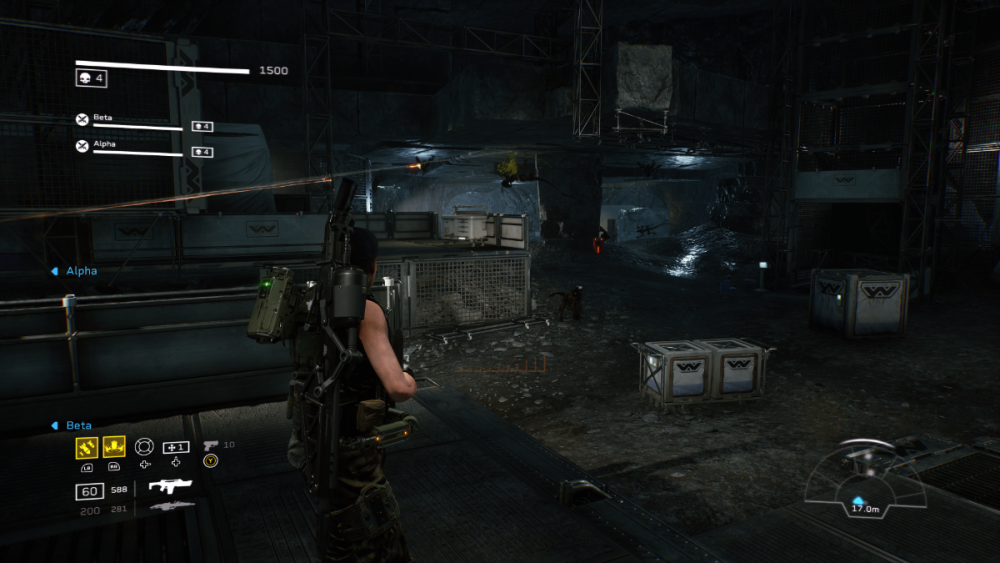This screenshot has width=1000, height=563.
Task: Click the Beta squad marker label
Action: coord(78,425)
